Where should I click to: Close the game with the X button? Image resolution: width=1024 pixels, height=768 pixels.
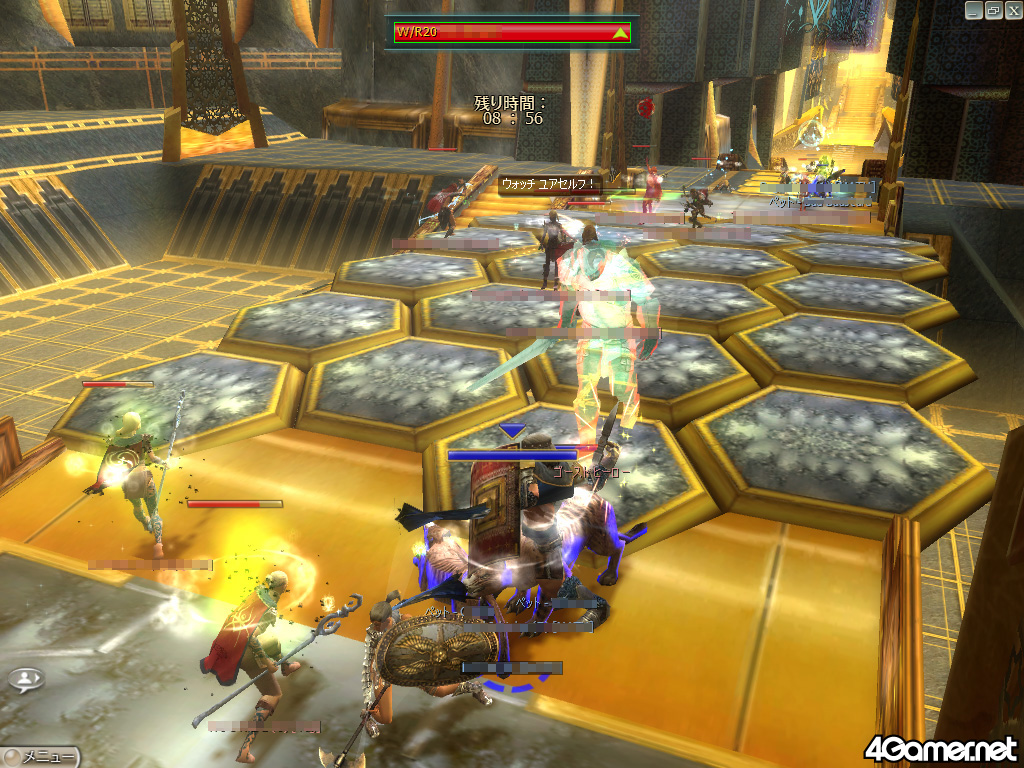(x=1012, y=10)
